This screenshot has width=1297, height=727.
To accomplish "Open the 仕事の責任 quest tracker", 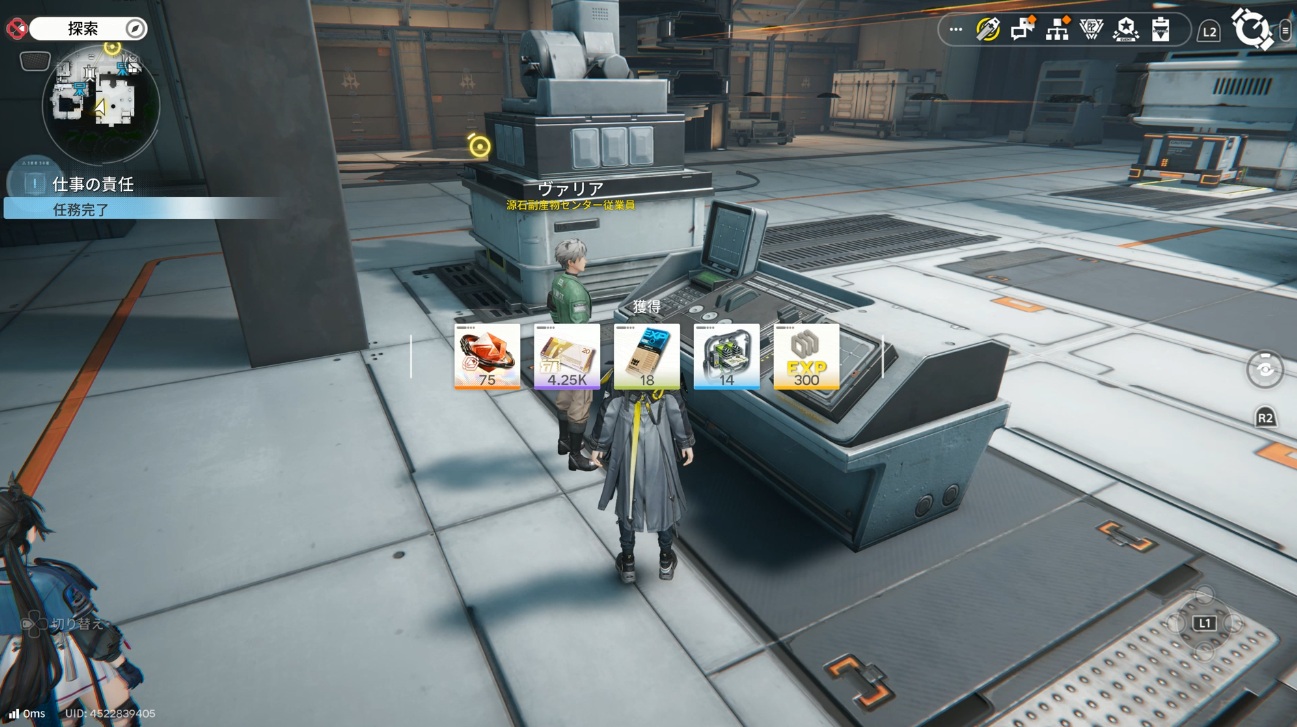I will pyautogui.click(x=93, y=184).
